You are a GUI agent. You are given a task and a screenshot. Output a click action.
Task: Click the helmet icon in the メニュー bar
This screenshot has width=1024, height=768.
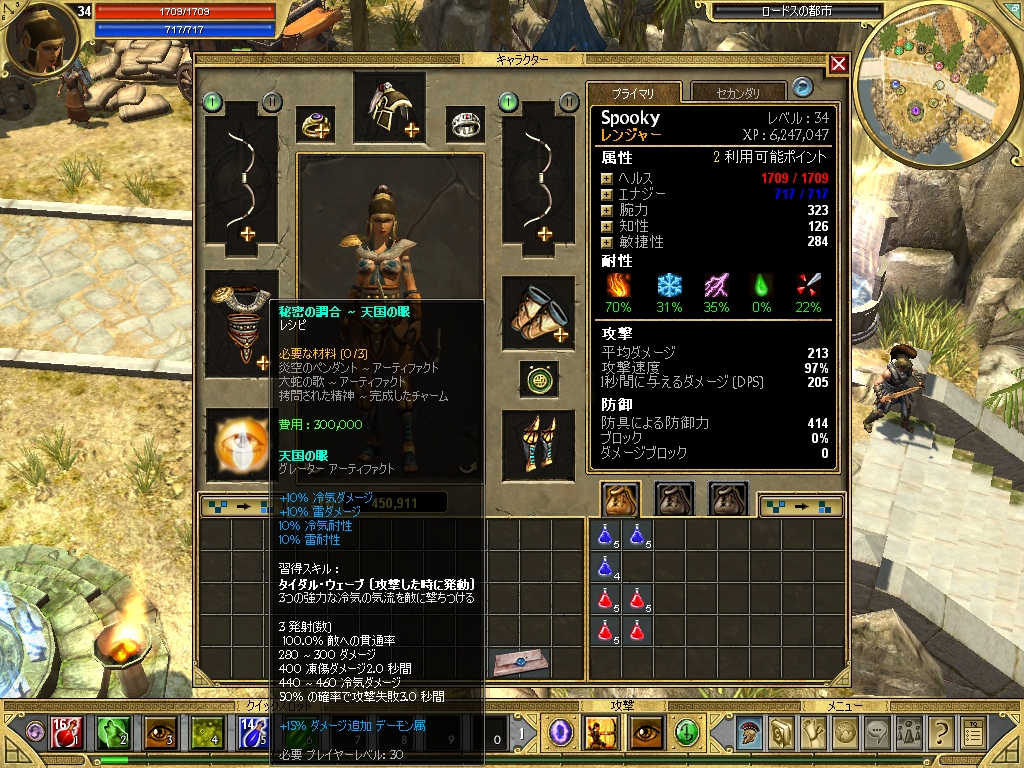750,733
